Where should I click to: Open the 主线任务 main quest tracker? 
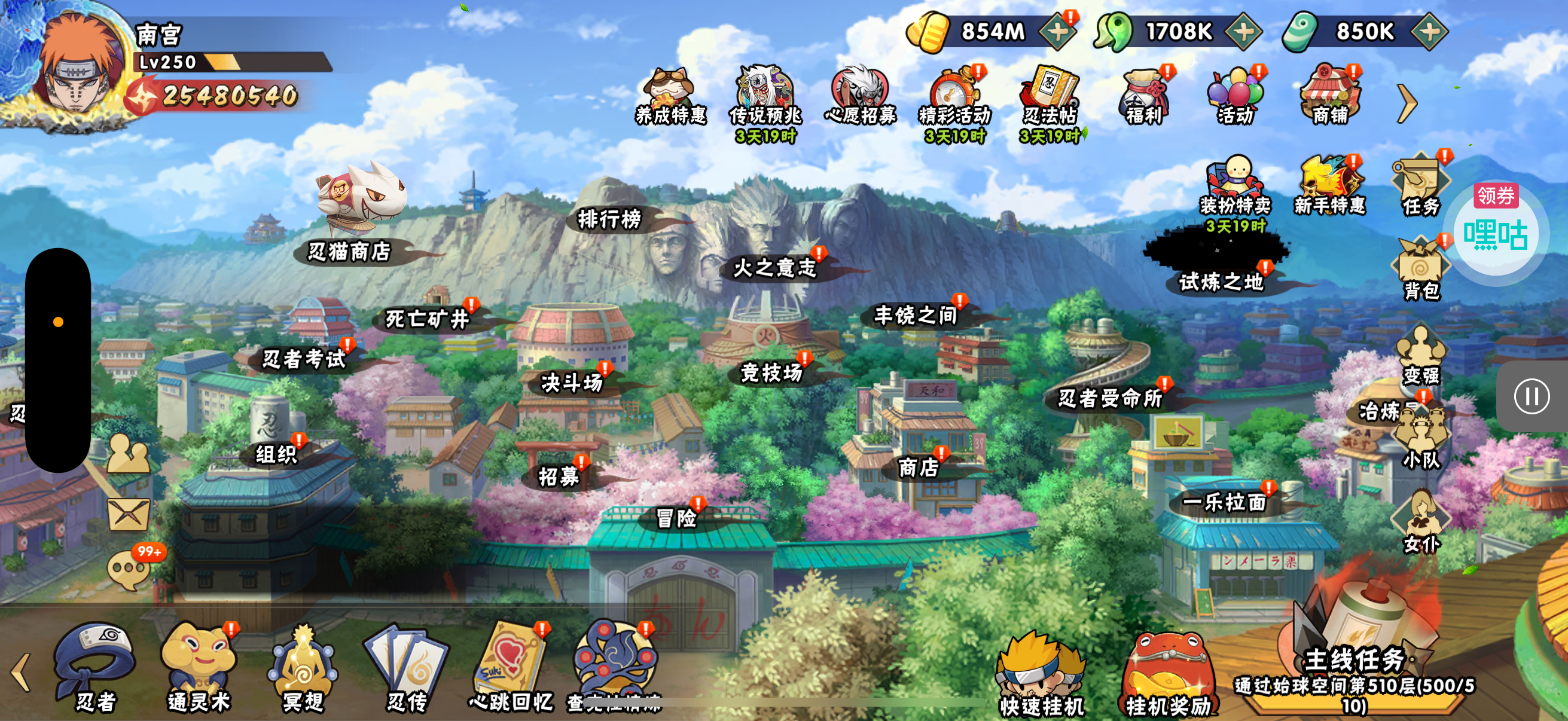coord(1355,676)
